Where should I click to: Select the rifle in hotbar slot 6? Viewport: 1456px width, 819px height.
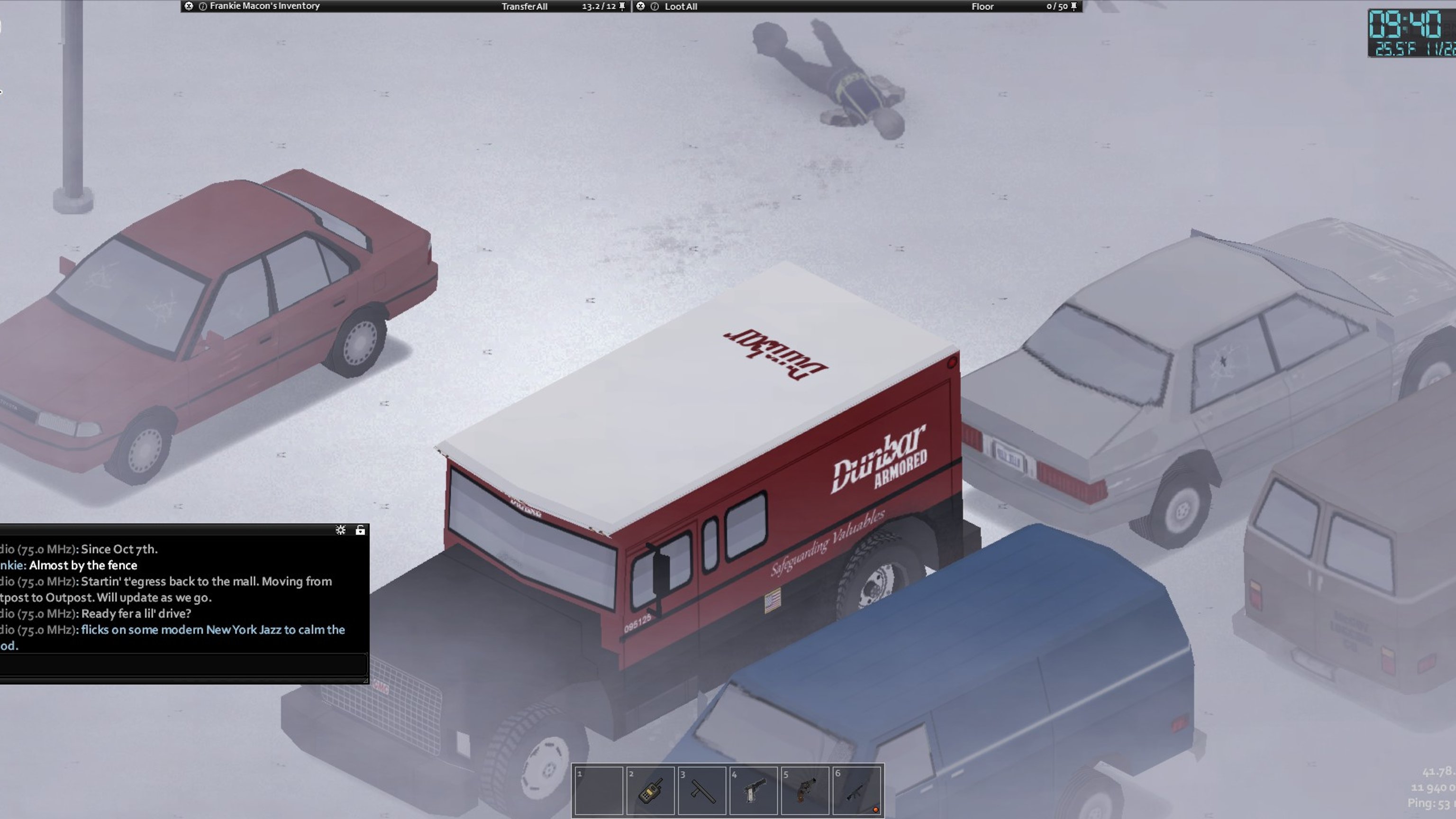[x=856, y=790]
